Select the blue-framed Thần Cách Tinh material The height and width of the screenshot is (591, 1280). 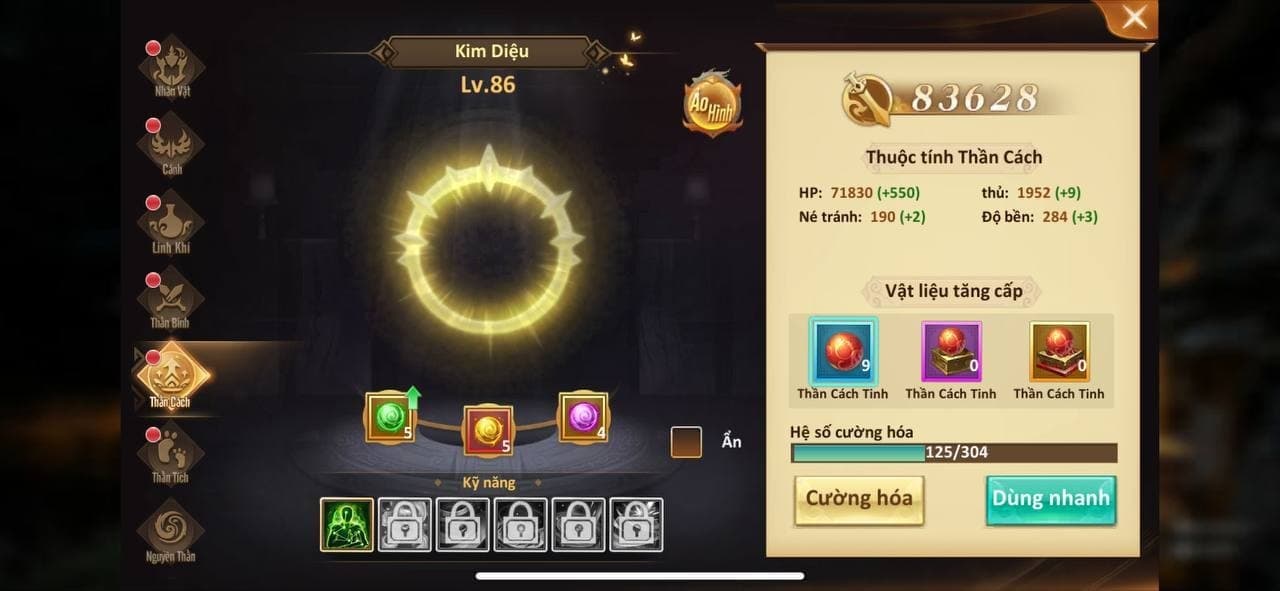coord(844,352)
